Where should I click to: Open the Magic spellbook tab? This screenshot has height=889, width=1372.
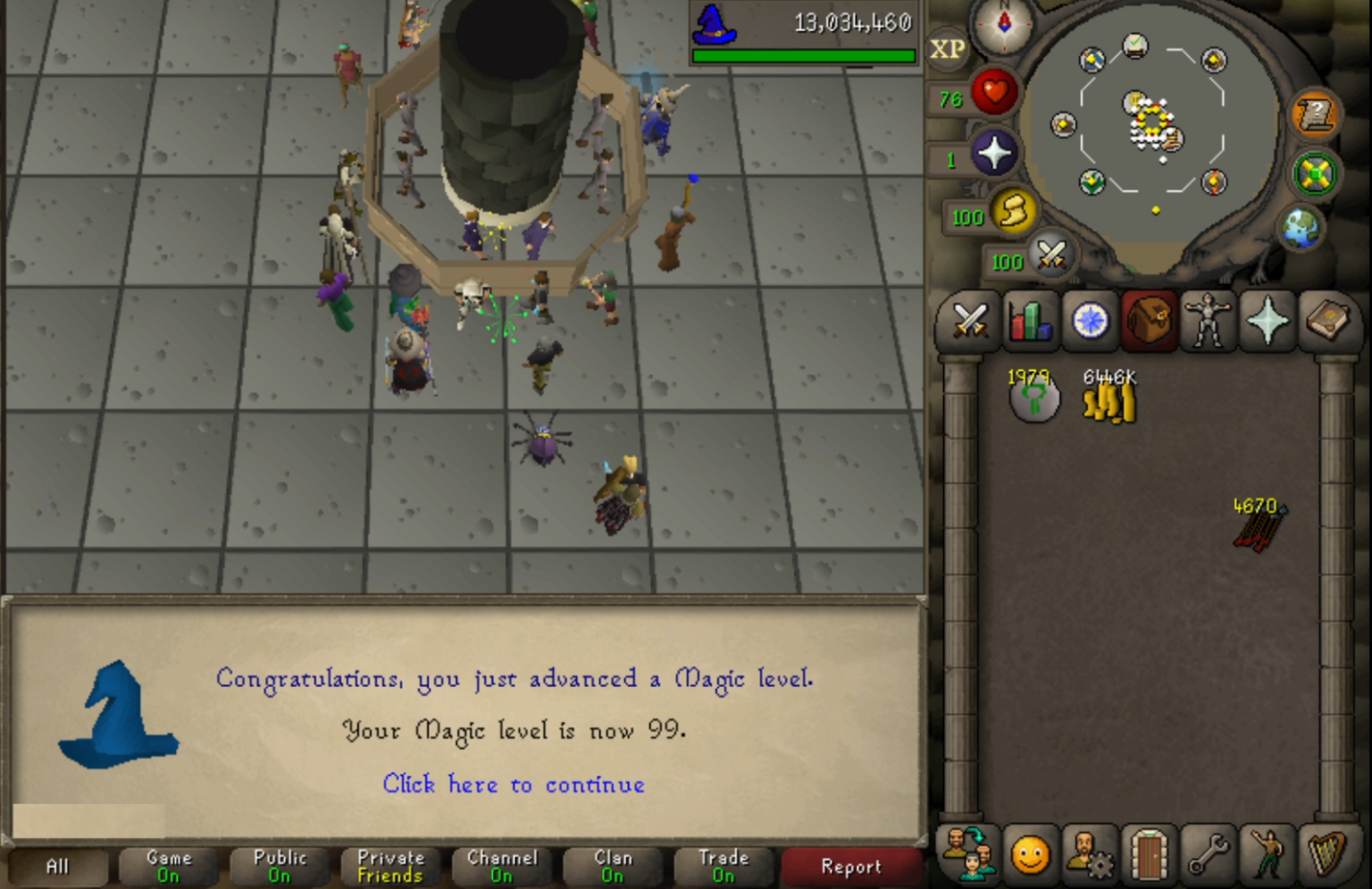click(x=1328, y=322)
